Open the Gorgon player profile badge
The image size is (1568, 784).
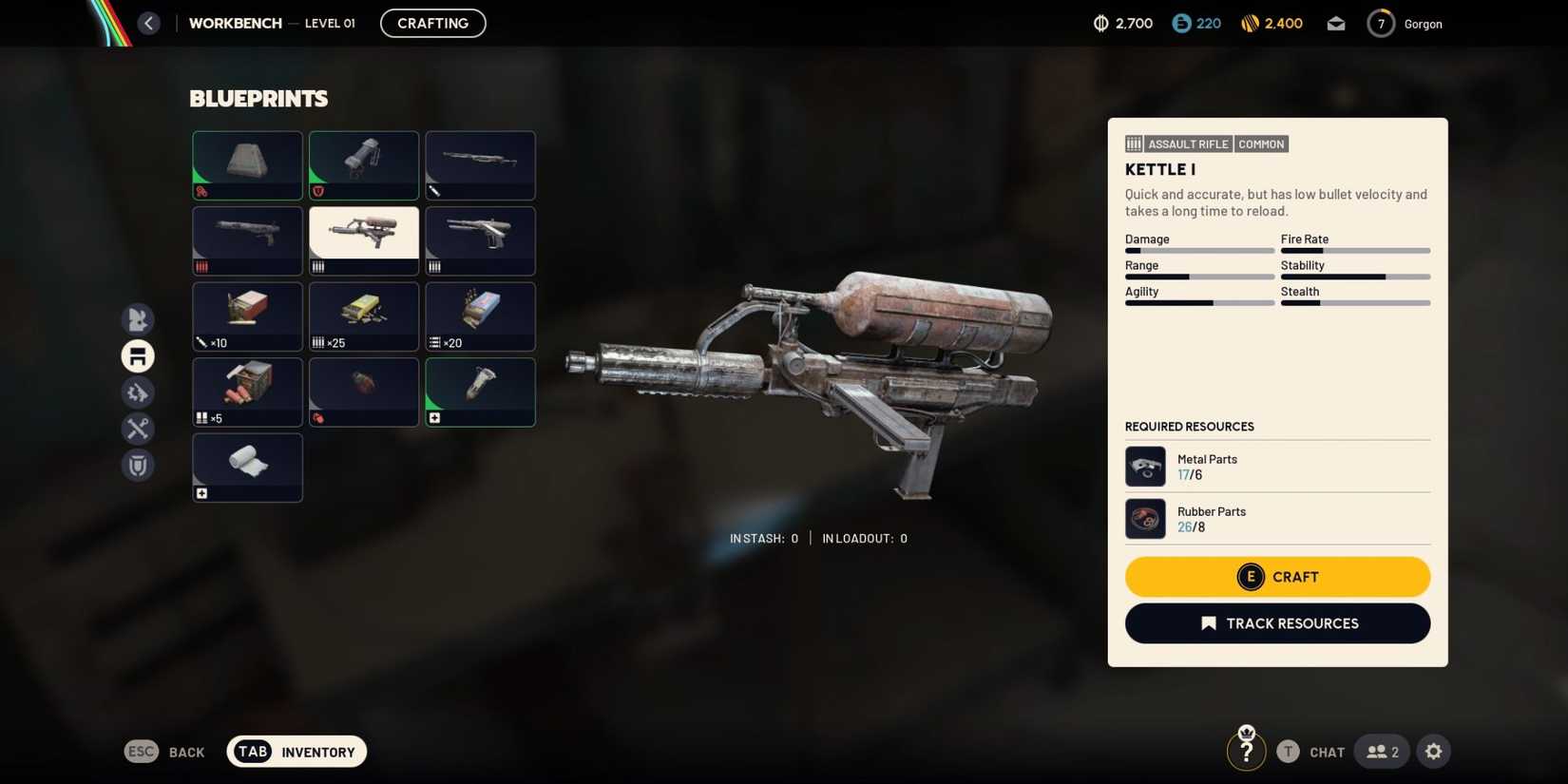[1406, 23]
